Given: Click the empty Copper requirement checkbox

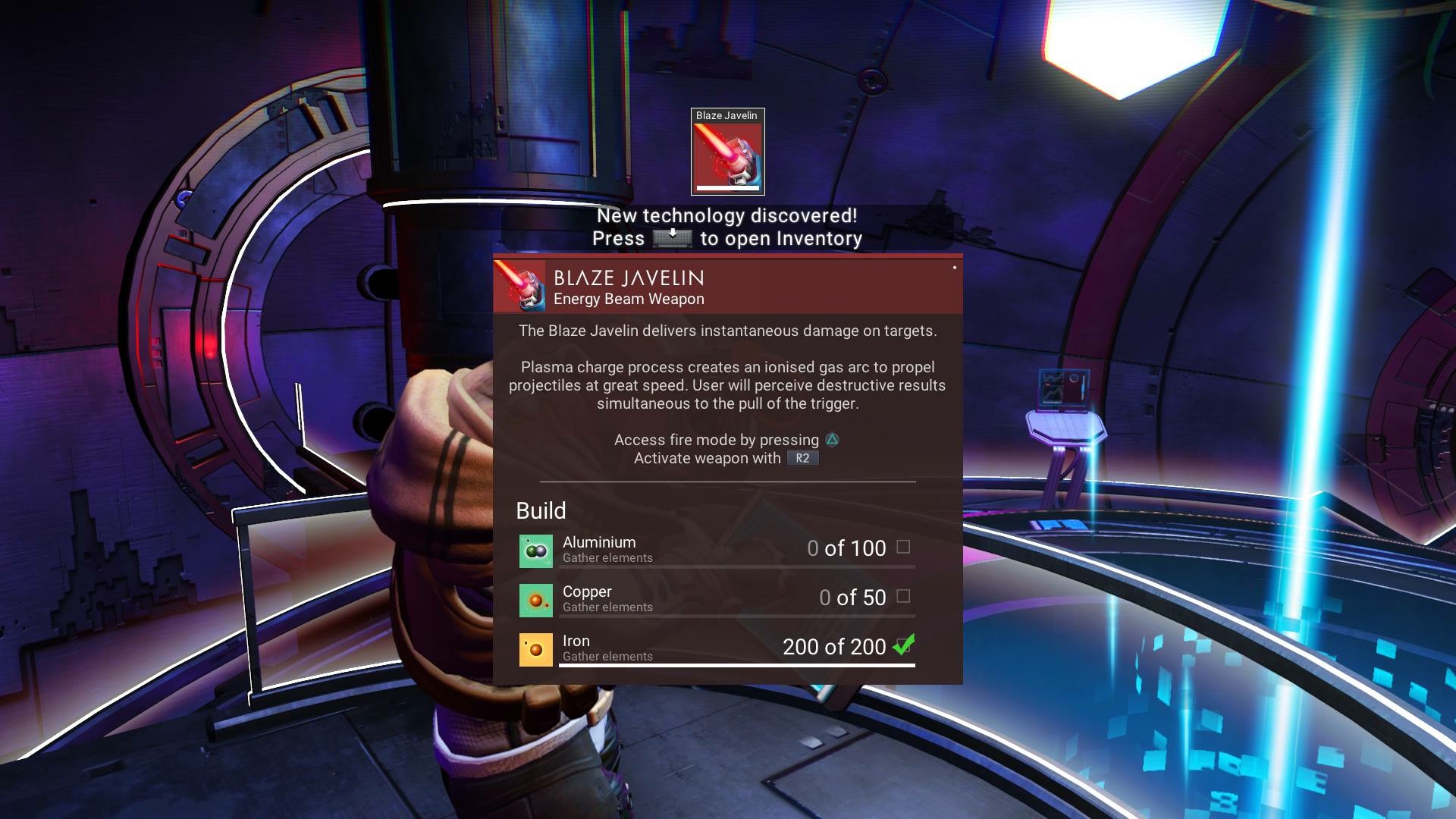Looking at the screenshot, I should (x=903, y=596).
